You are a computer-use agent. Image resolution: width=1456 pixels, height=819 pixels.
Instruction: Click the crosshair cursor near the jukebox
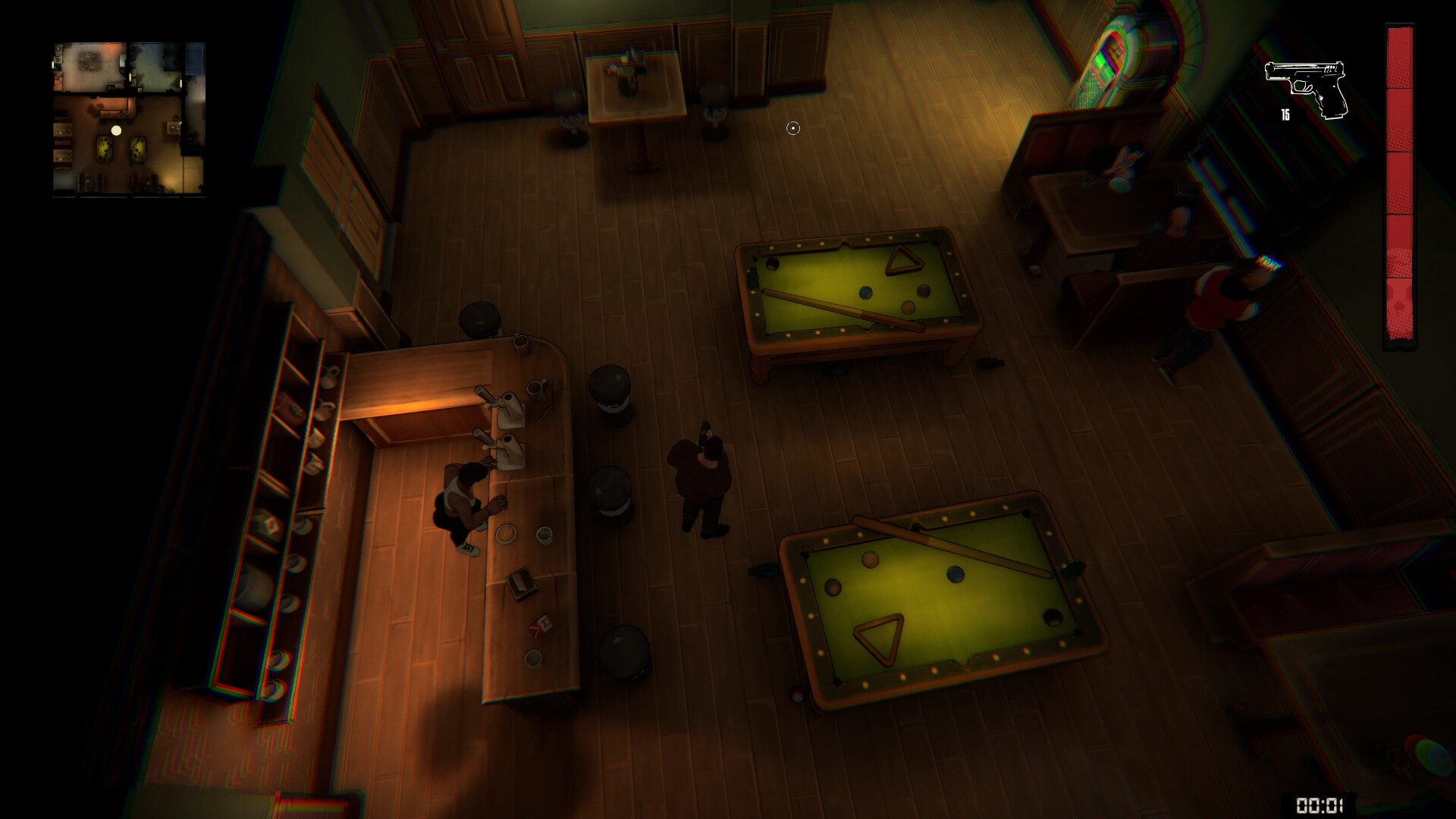tap(793, 128)
